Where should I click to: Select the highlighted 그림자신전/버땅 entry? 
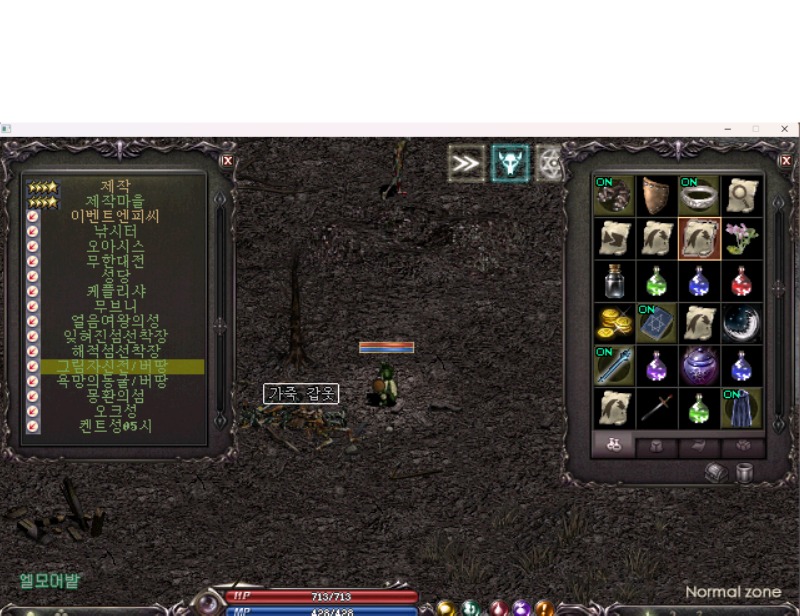coord(115,366)
